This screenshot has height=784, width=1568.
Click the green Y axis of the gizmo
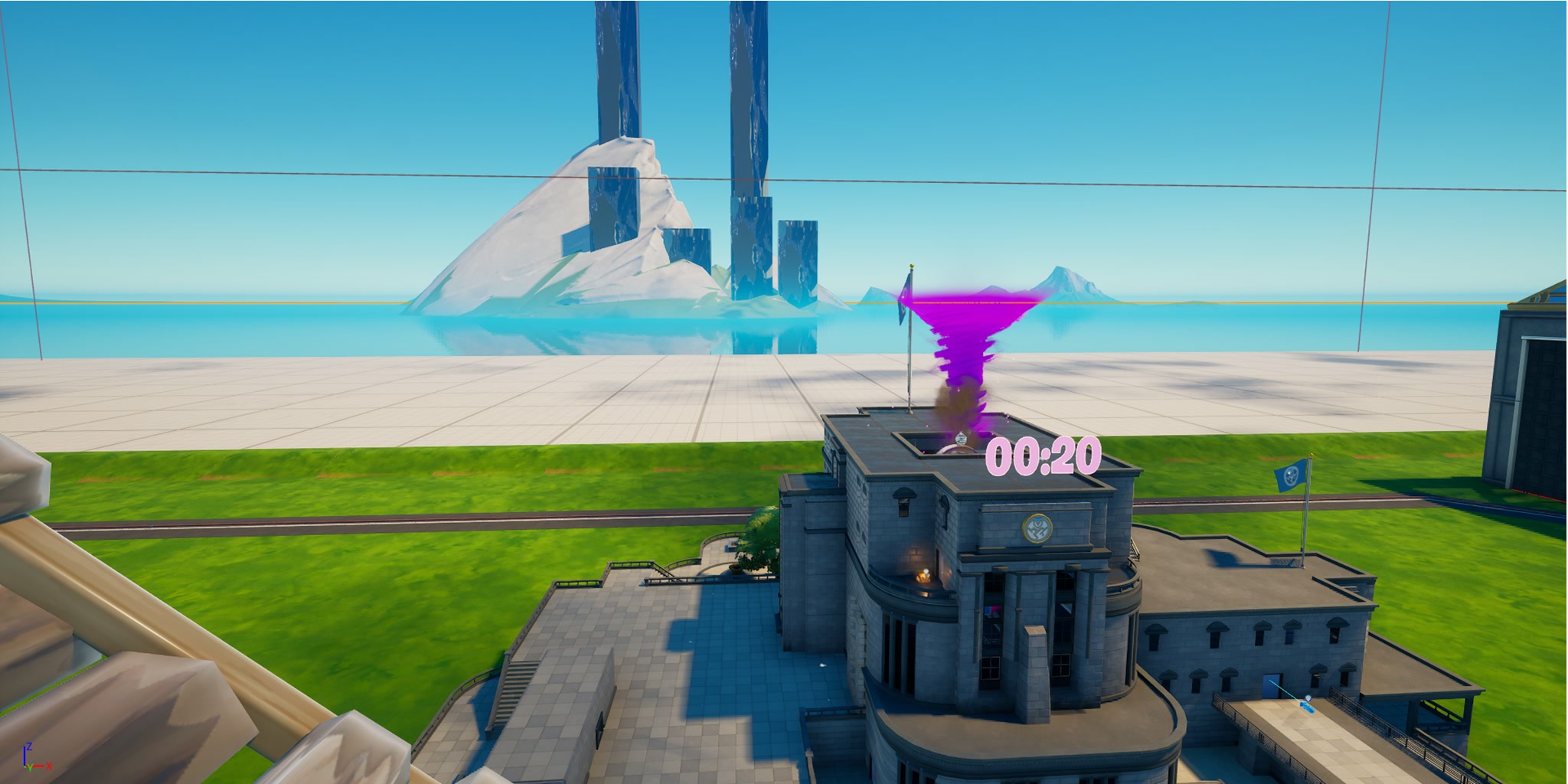point(30,769)
